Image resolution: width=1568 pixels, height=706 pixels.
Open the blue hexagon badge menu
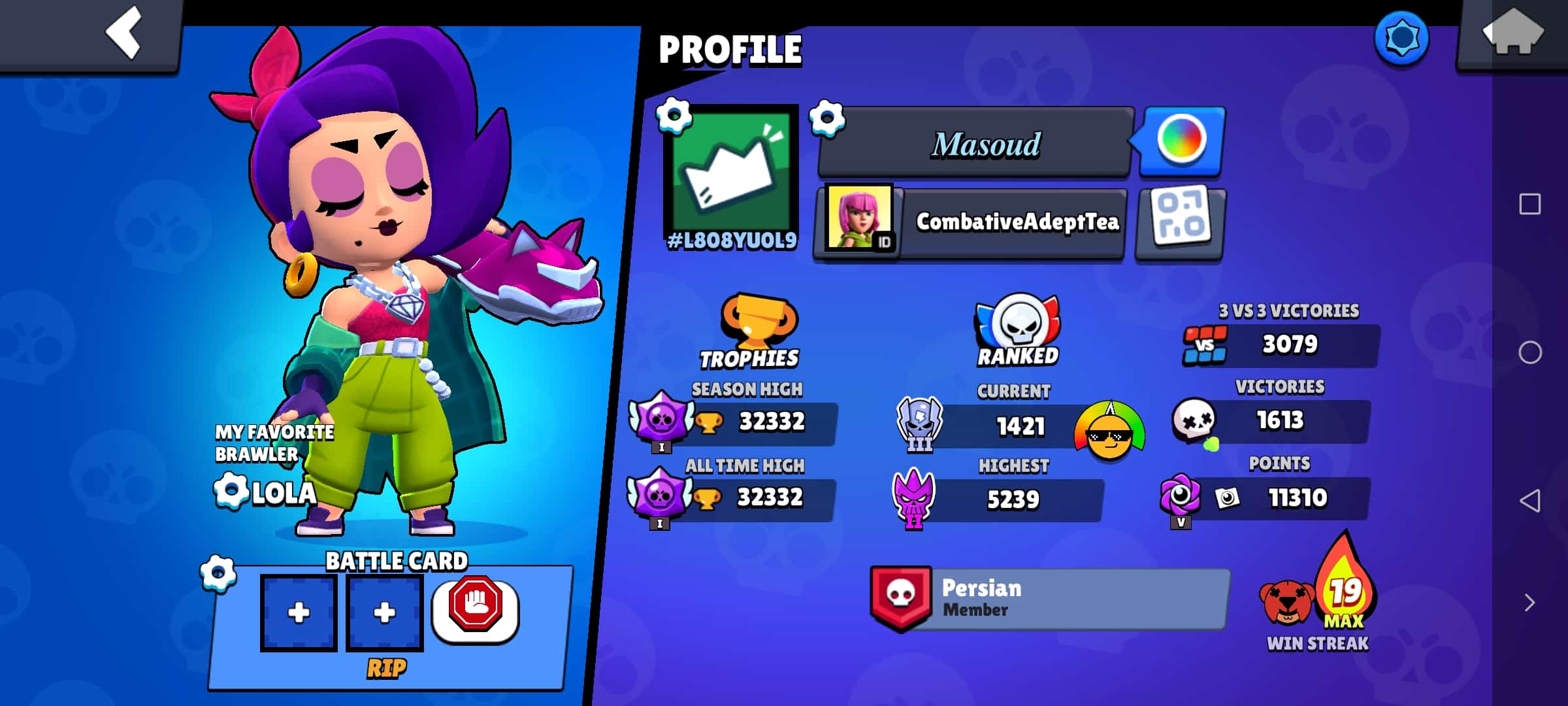coord(1401,38)
